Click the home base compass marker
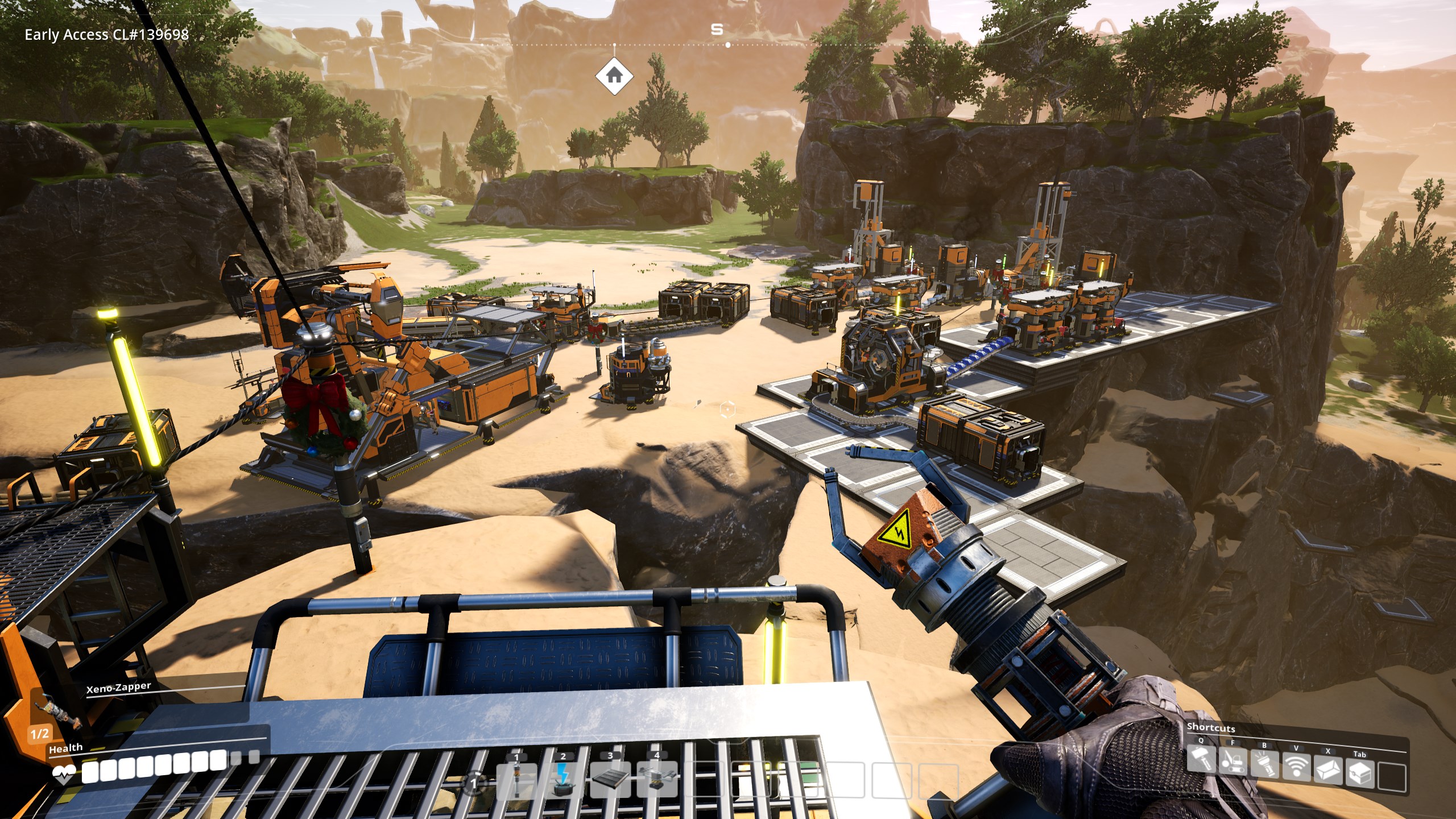Viewport: 1456px width, 819px height. point(614,75)
